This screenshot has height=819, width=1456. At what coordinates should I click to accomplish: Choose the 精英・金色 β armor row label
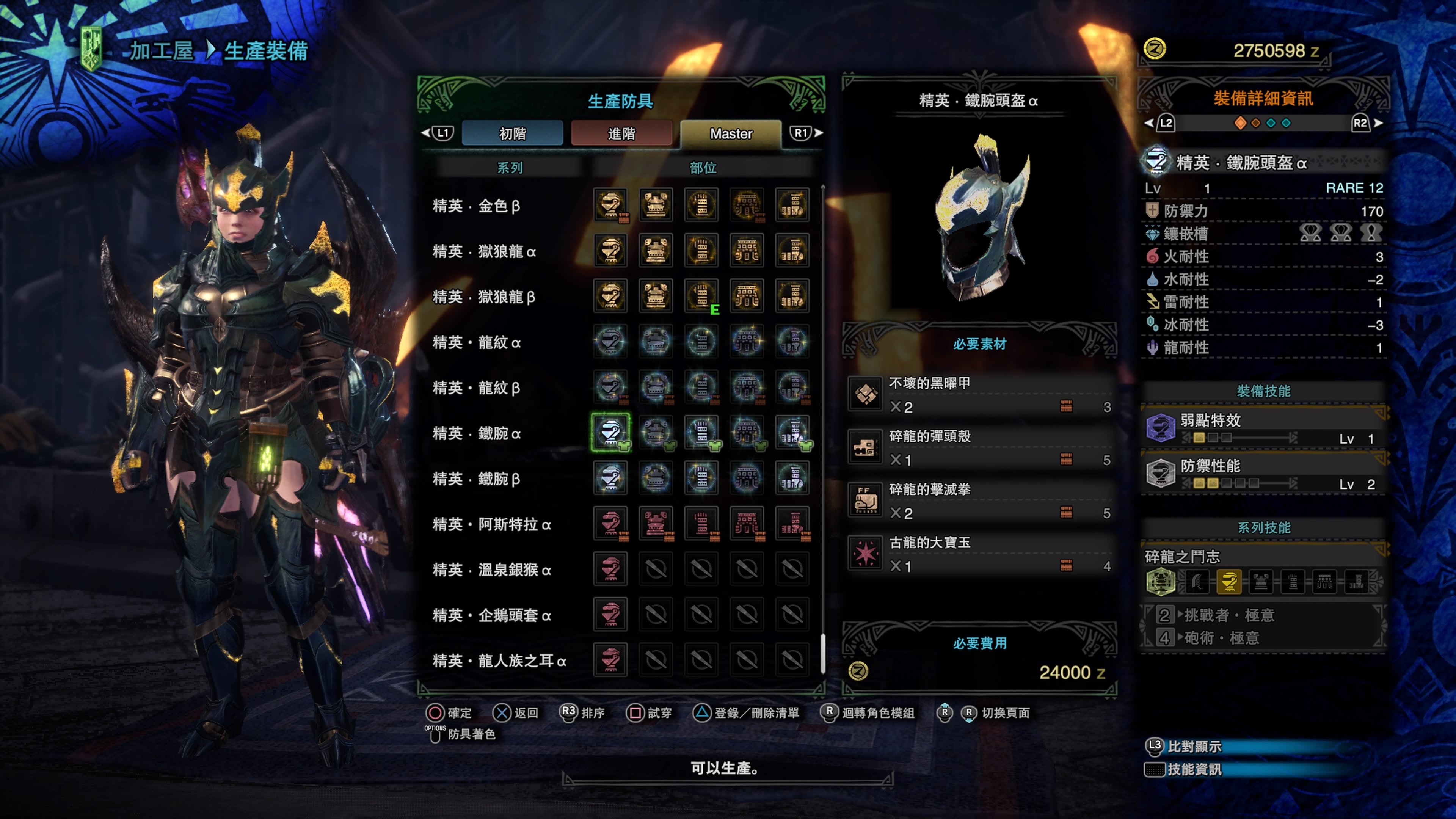click(x=476, y=206)
